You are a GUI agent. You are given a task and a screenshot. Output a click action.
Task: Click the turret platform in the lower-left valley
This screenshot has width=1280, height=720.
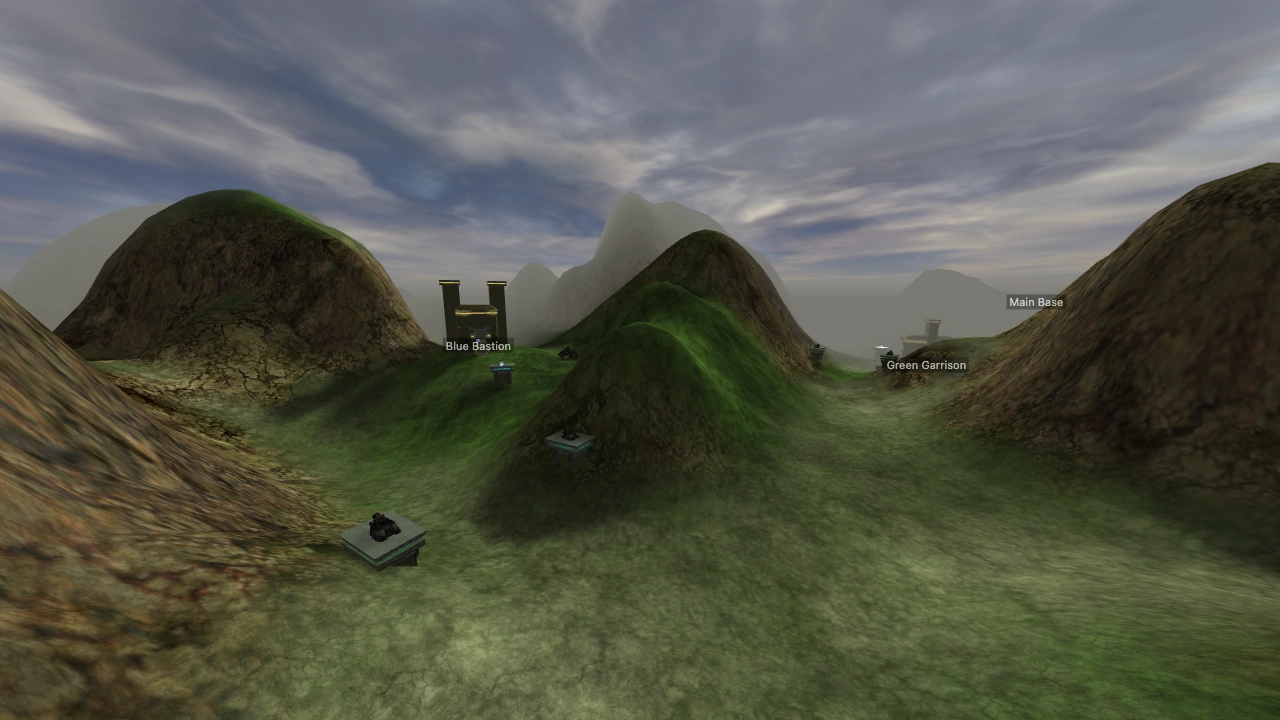[385, 540]
